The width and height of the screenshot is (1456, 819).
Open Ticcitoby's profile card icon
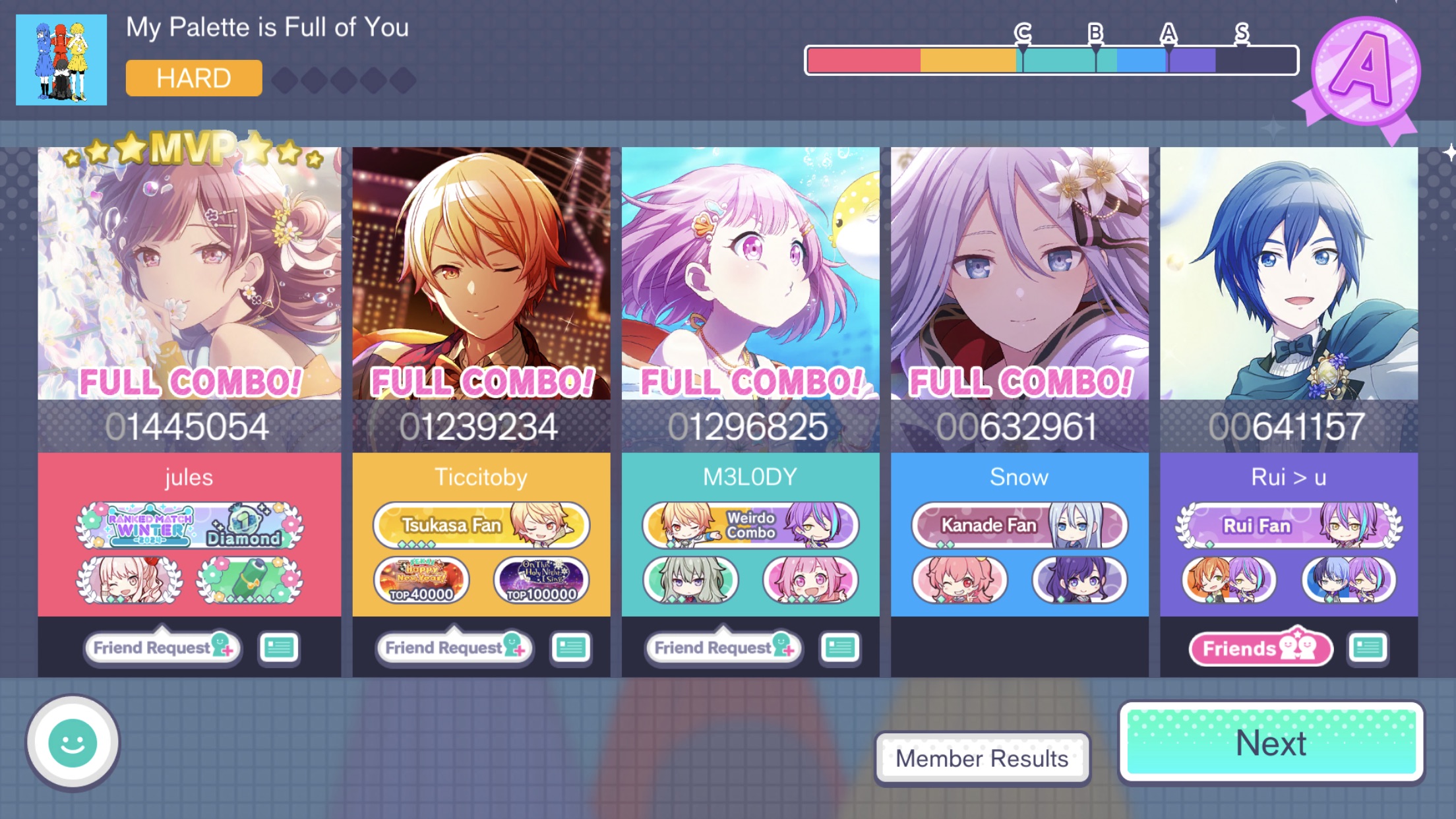[571, 648]
